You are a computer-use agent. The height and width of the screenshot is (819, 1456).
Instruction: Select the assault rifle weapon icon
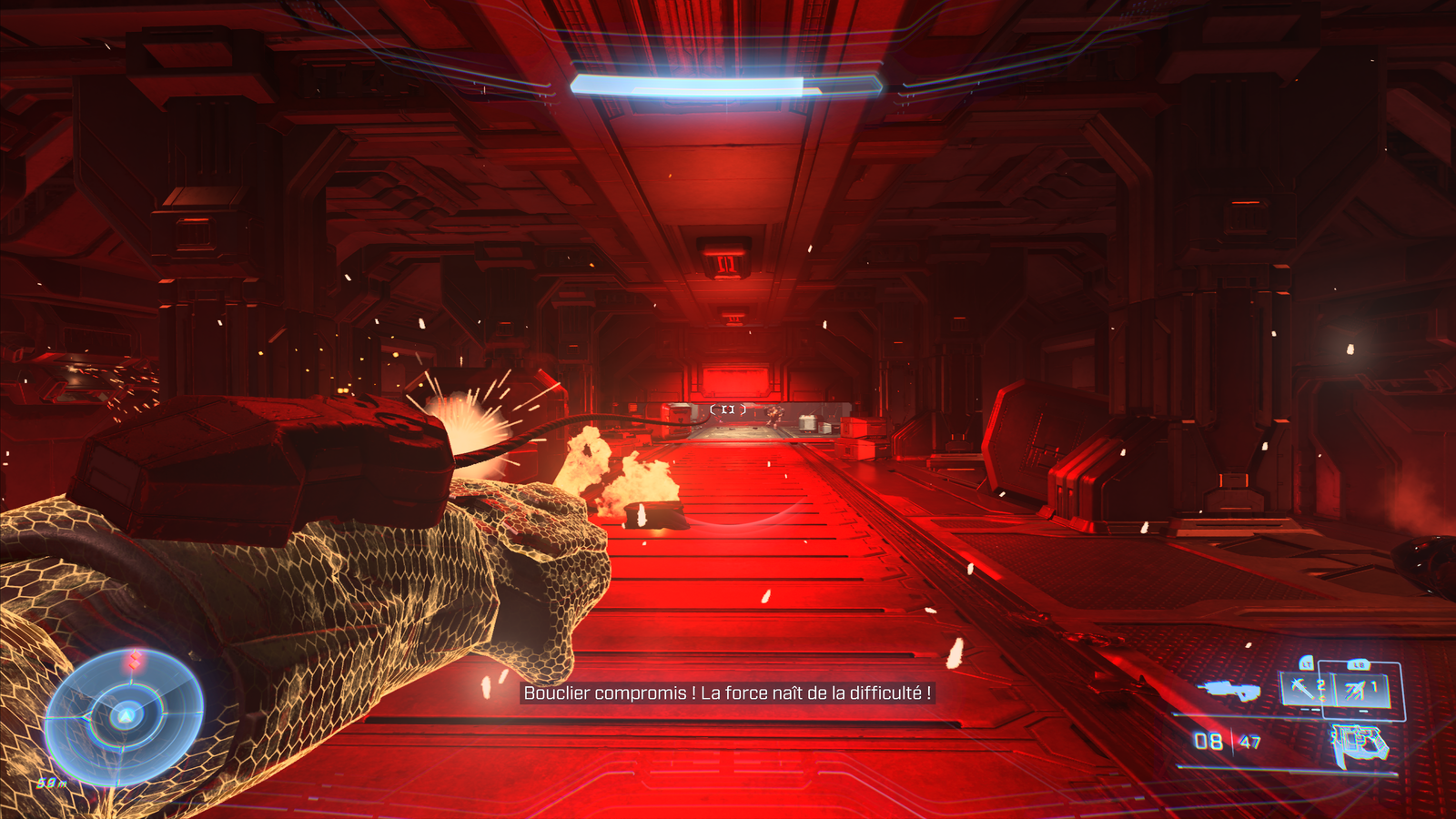click(1228, 690)
